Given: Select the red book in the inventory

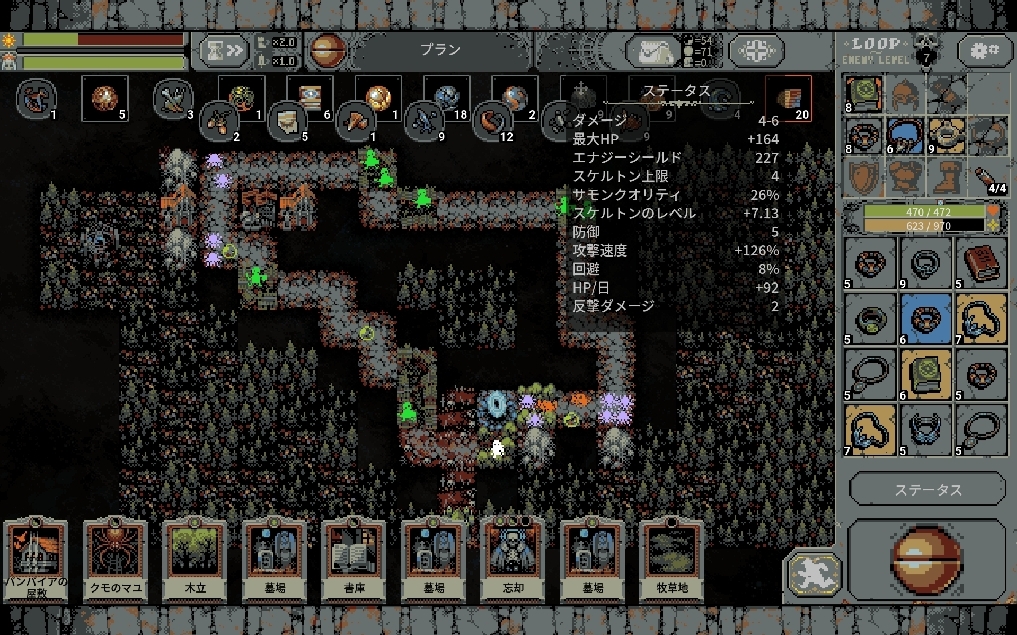Looking at the screenshot, I should click(x=980, y=263).
